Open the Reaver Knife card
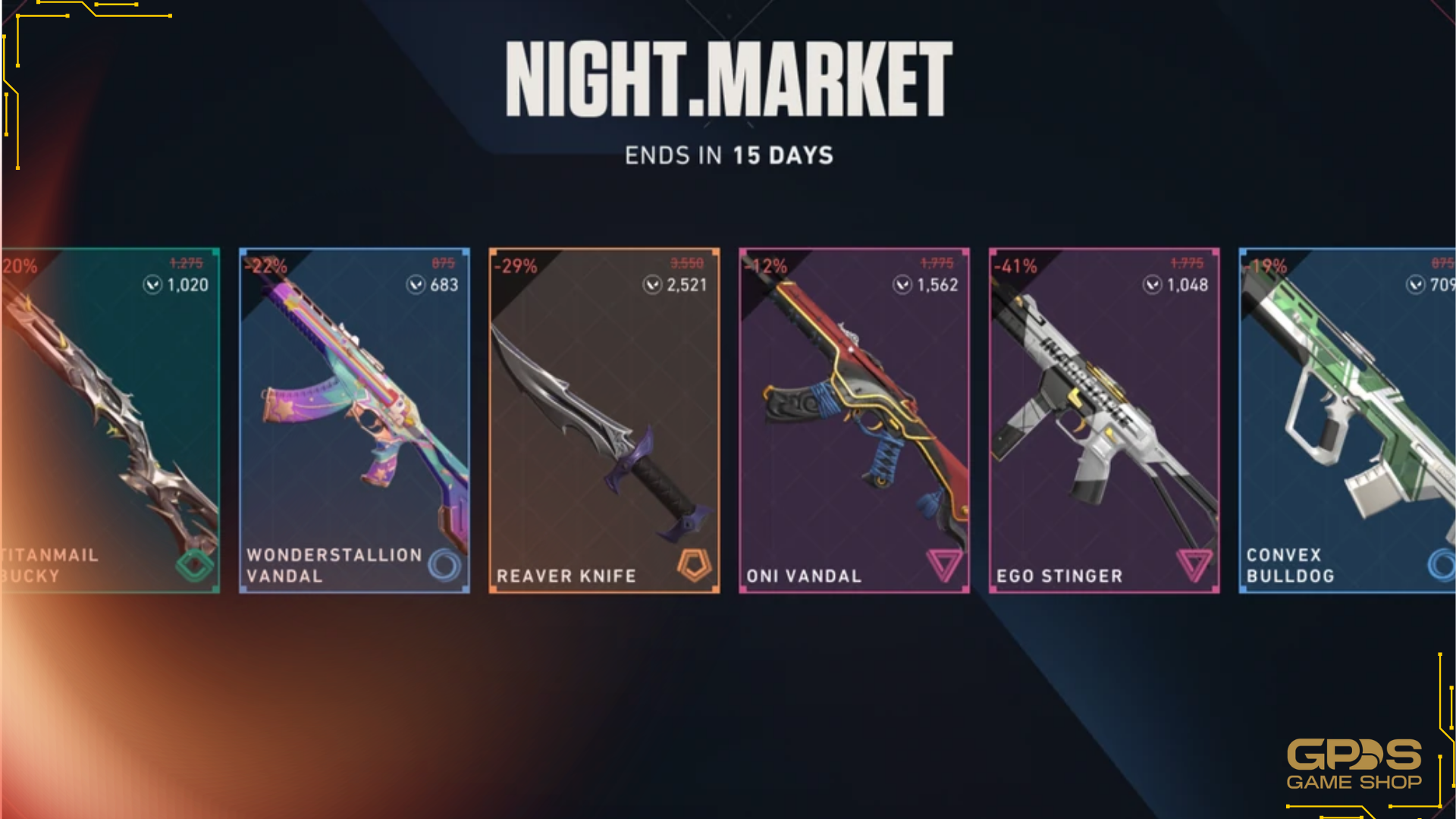Image resolution: width=1456 pixels, height=819 pixels. tap(604, 421)
